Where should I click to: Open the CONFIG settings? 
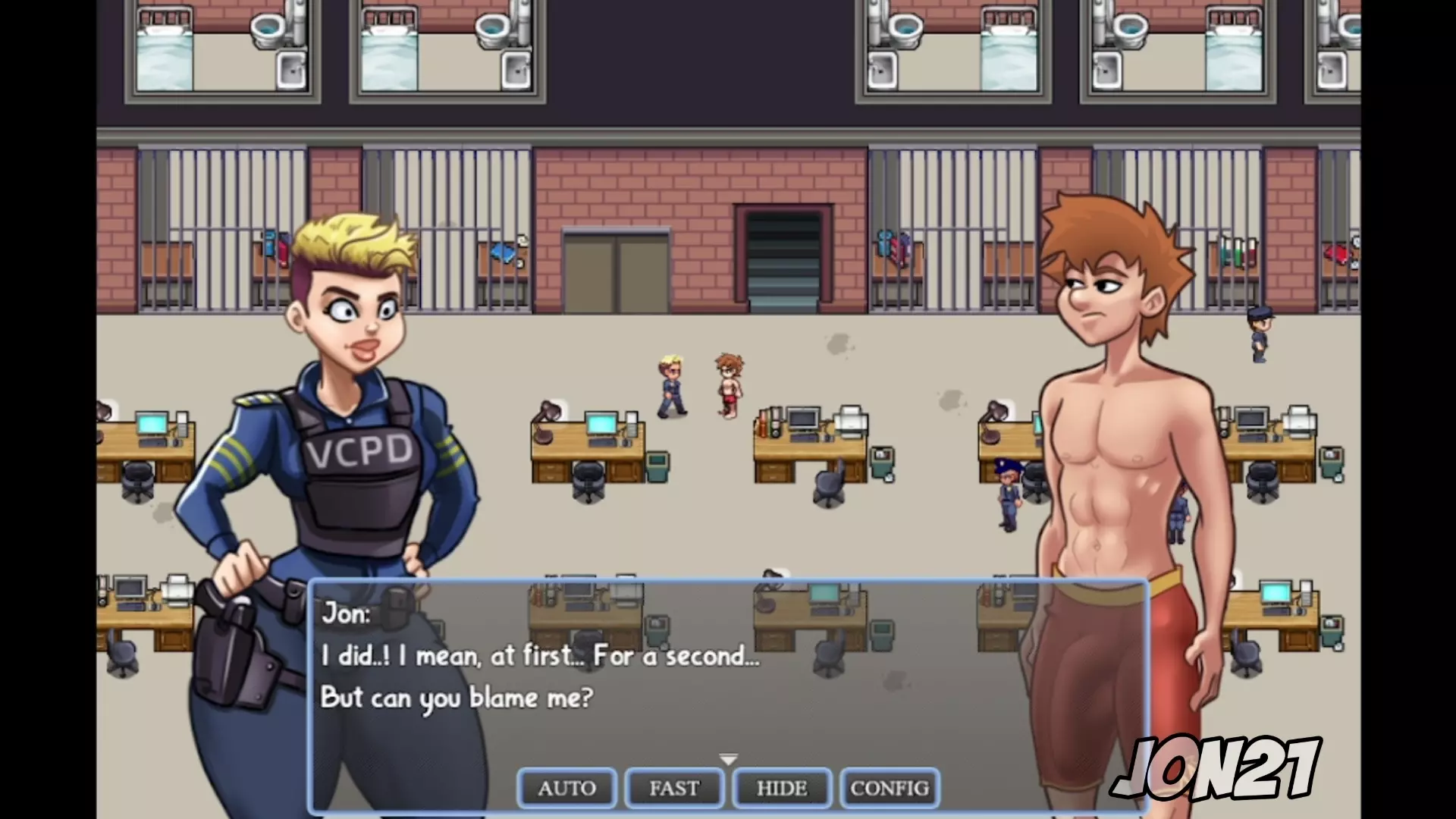click(890, 788)
